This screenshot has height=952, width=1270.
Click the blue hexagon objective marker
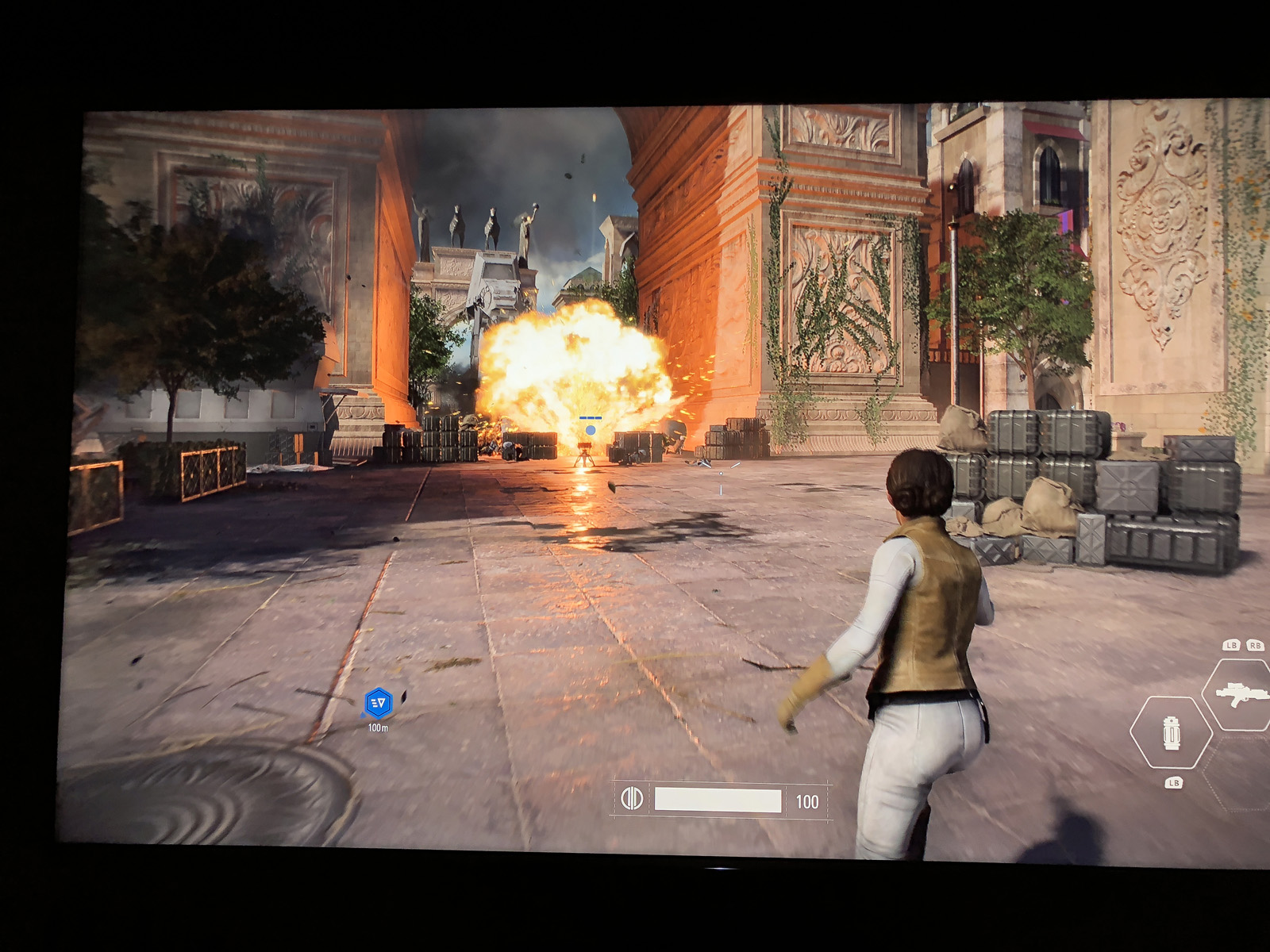[378, 703]
